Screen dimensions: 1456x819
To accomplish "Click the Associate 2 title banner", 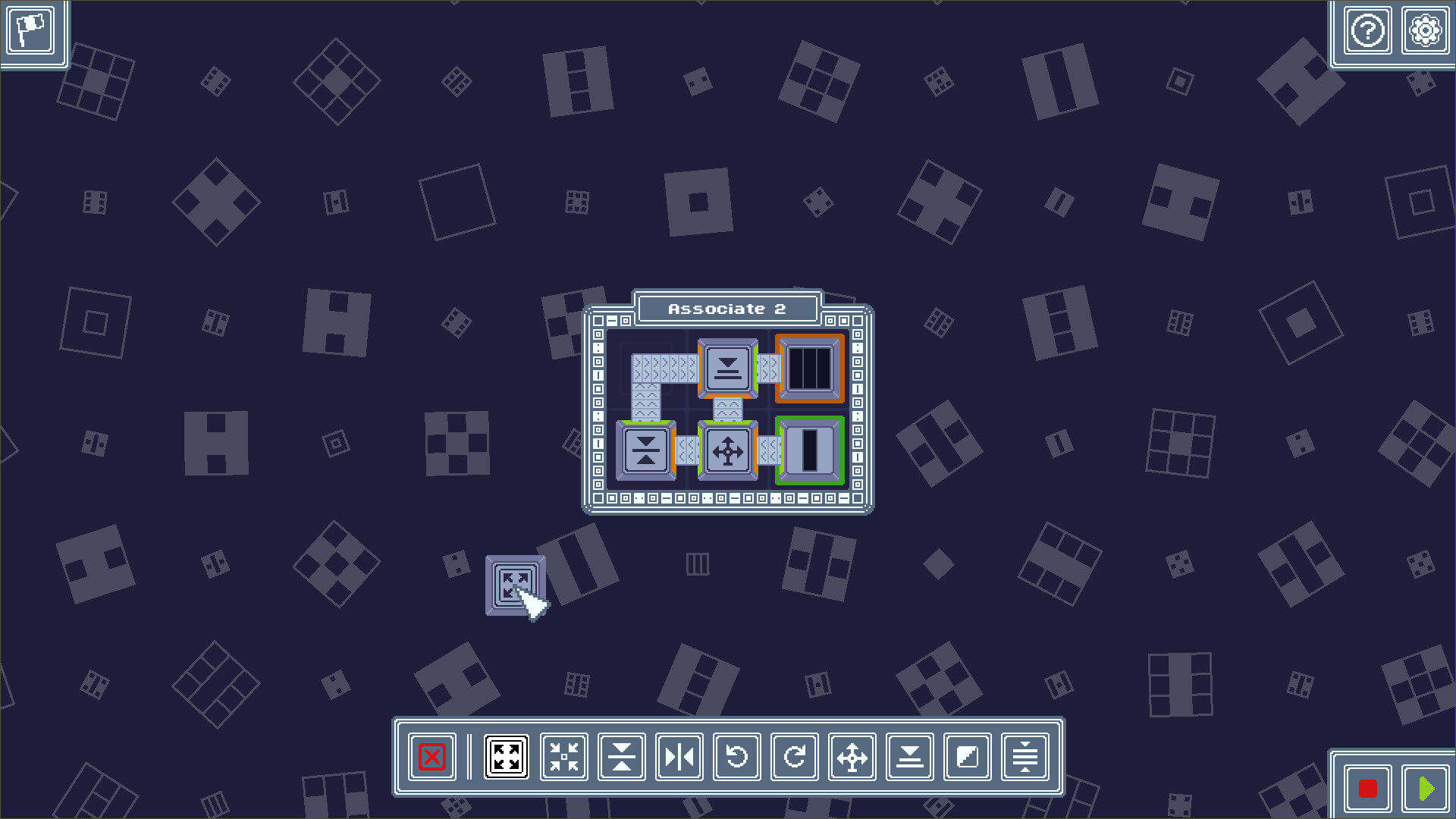I will (726, 307).
